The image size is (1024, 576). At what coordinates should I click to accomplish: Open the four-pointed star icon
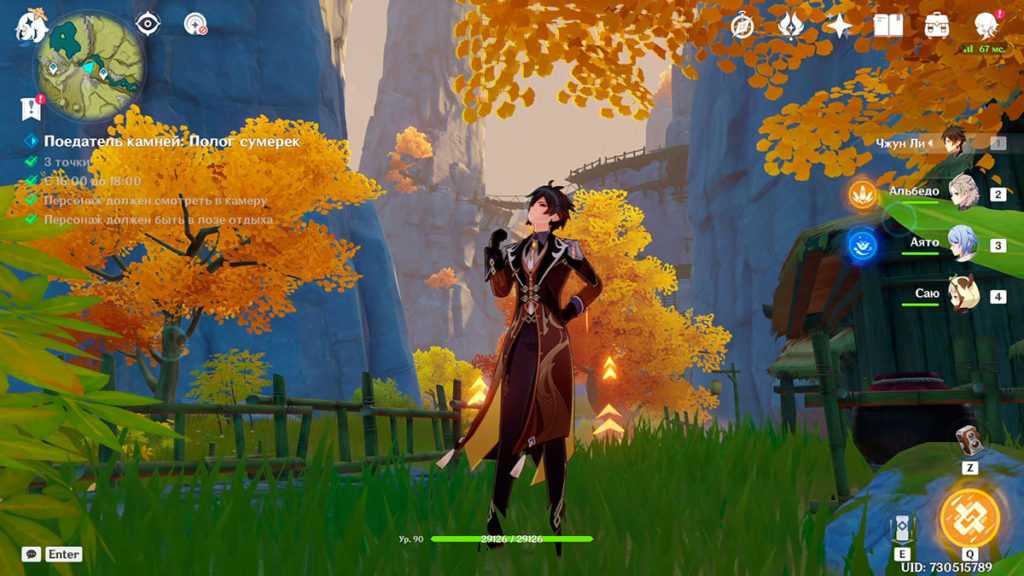click(x=838, y=26)
